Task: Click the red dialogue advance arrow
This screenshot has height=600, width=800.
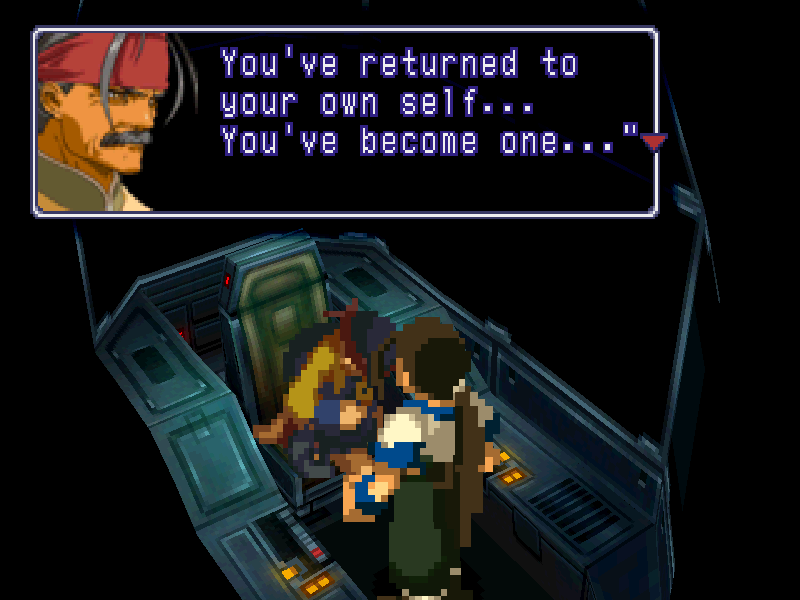Action: [x=653, y=143]
